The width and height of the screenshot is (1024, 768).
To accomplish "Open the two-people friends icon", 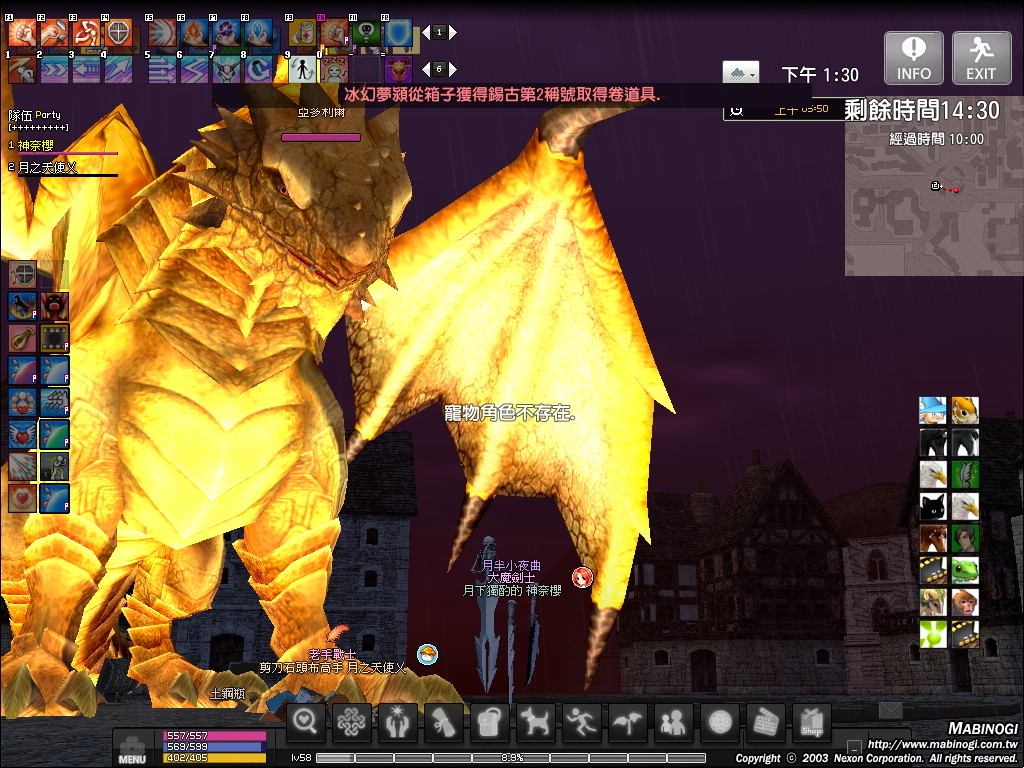I will (x=674, y=722).
